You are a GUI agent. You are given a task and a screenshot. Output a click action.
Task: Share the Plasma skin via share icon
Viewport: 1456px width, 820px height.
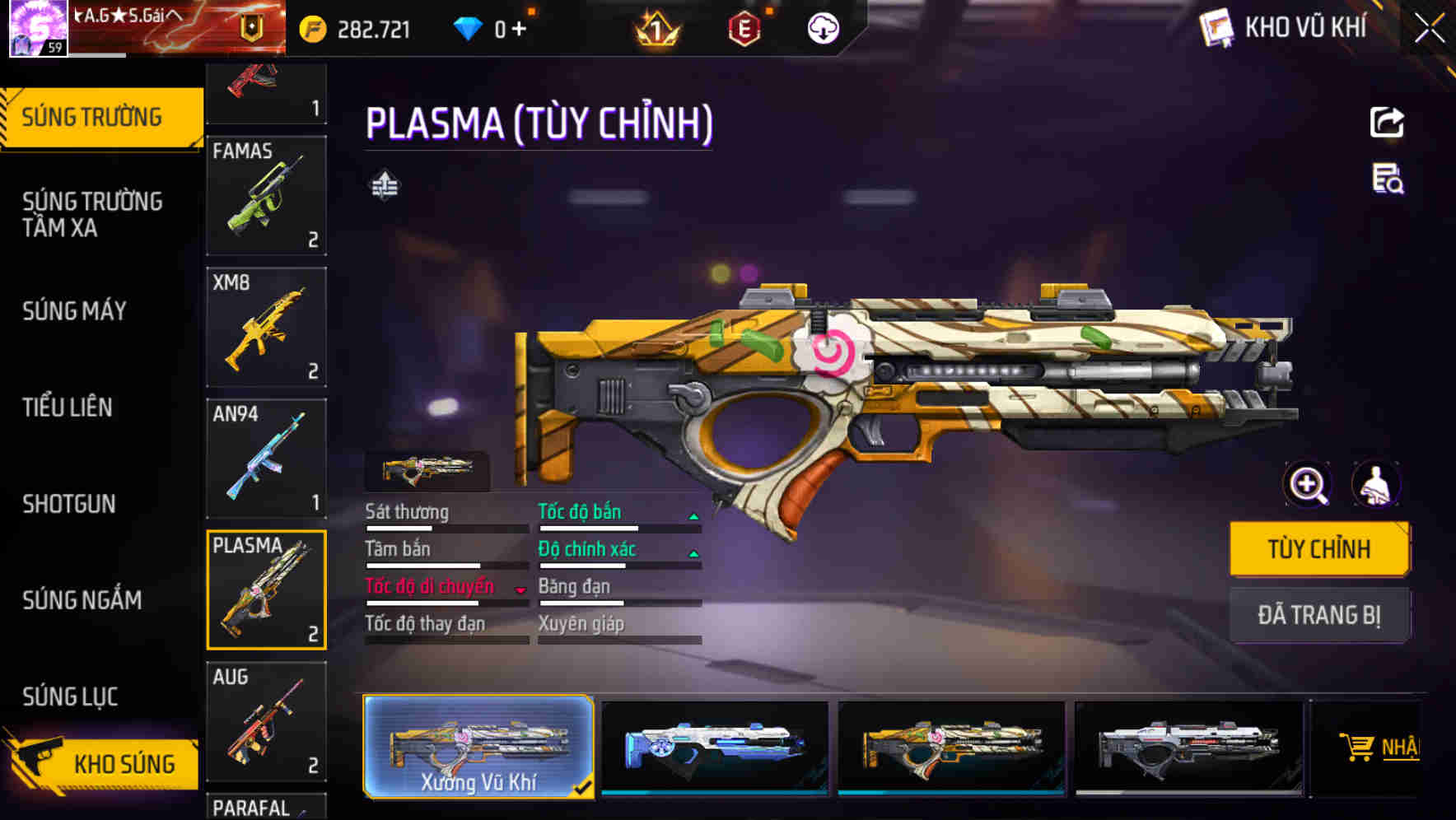(1387, 123)
